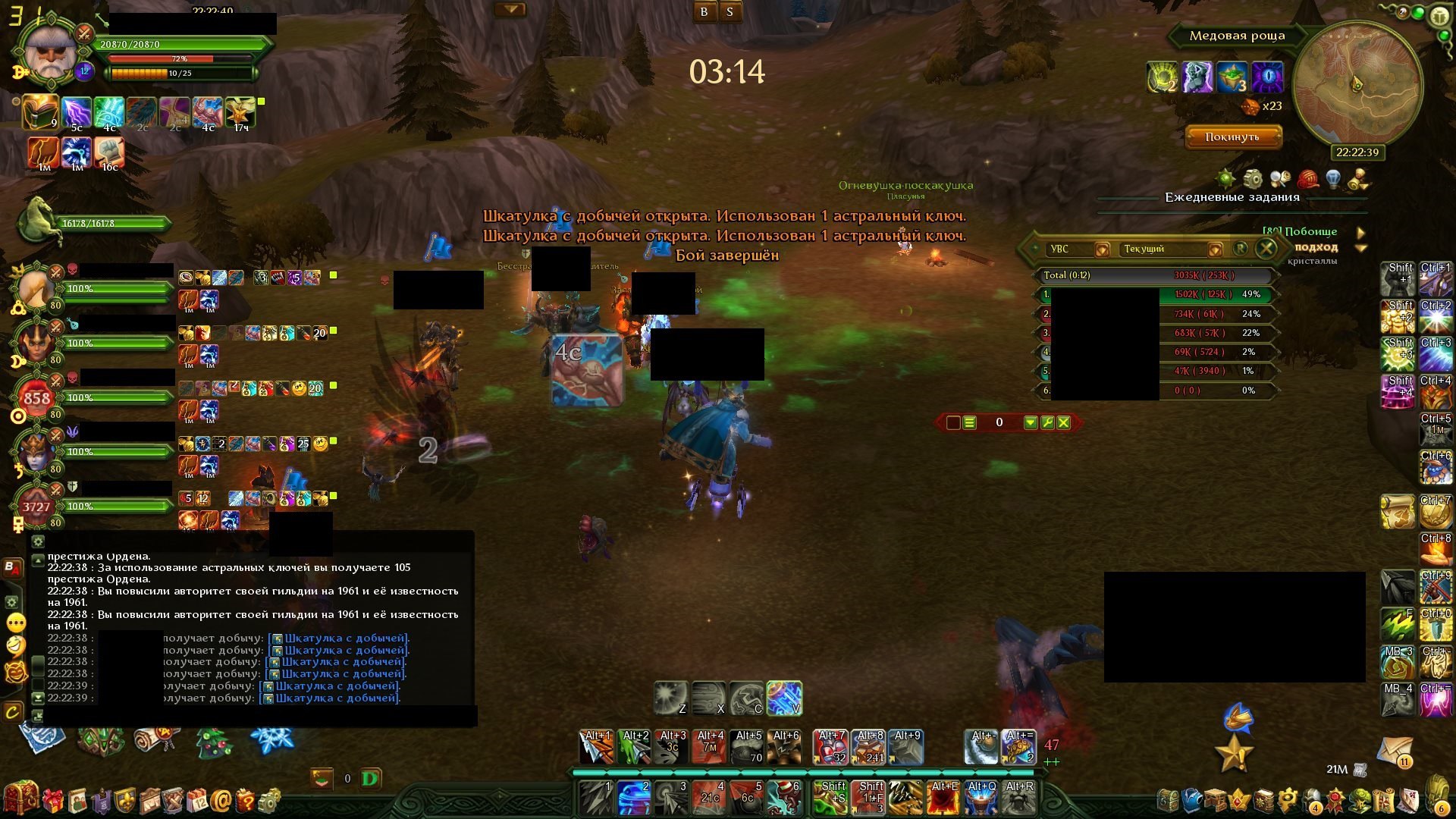Use the red potion on Alt+7

pyautogui.click(x=830, y=746)
